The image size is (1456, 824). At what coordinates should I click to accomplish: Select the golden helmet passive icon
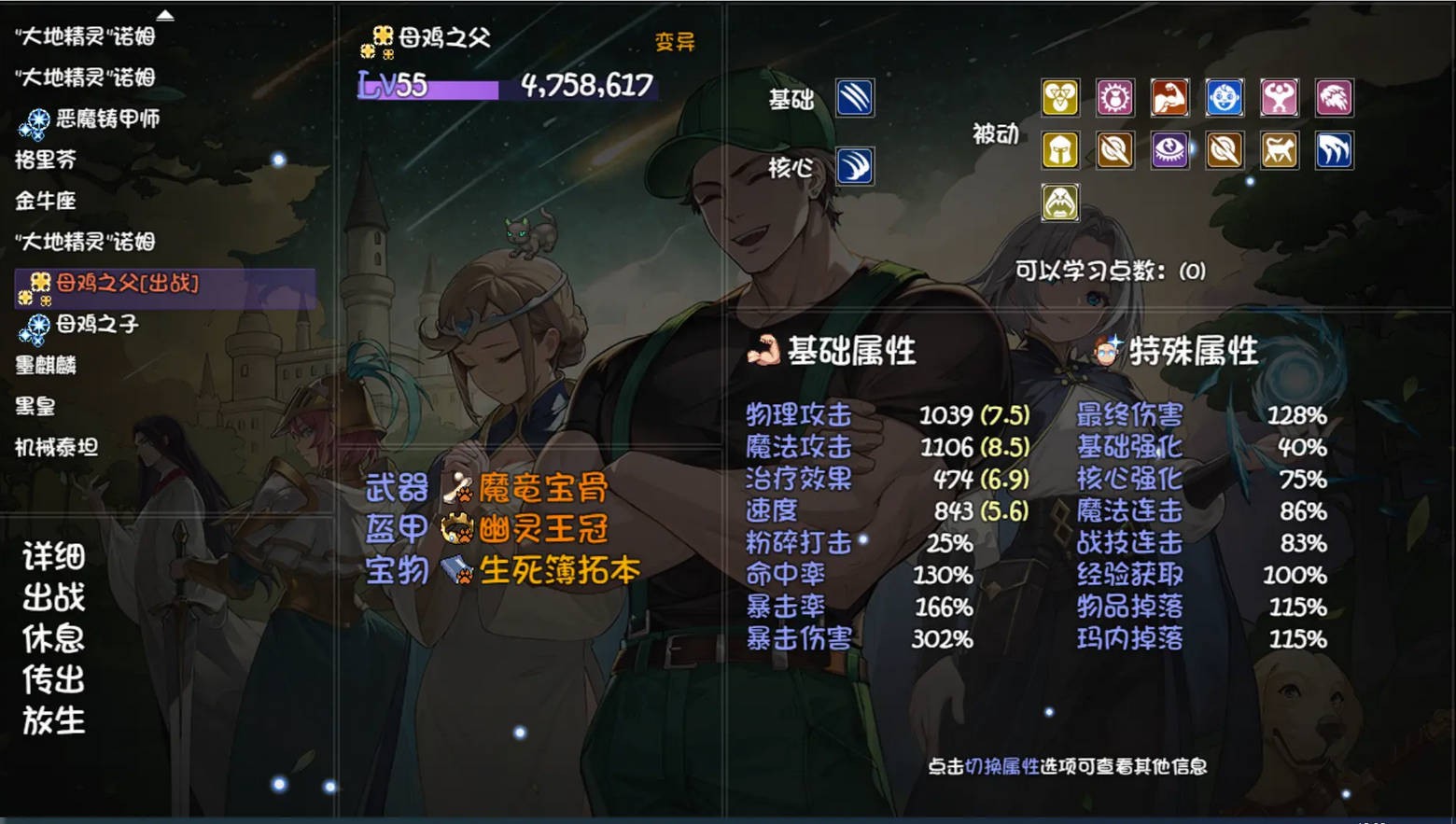tap(1060, 149)
